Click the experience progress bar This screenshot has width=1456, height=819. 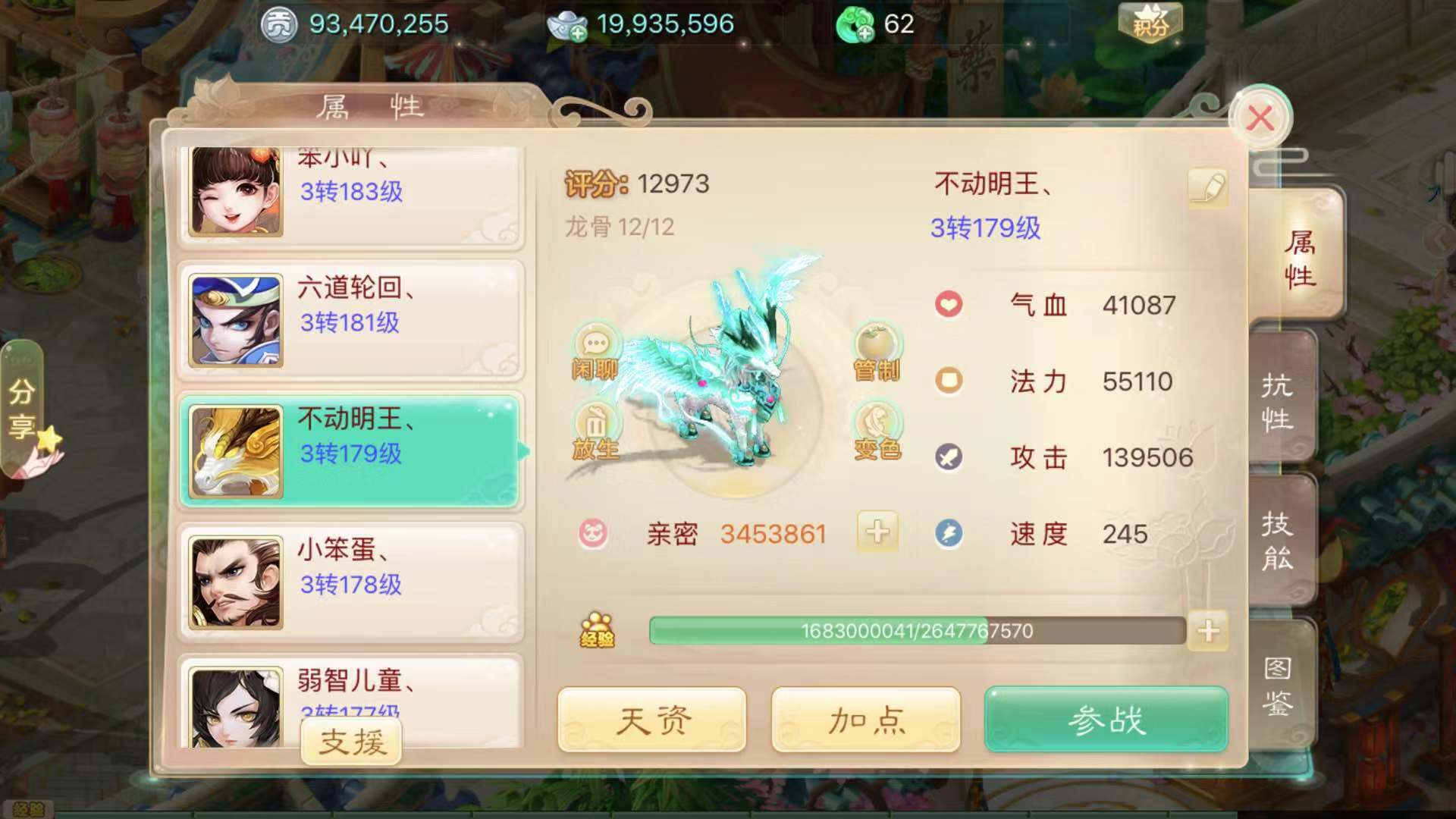pyautogui.click(x=918, y=630)
